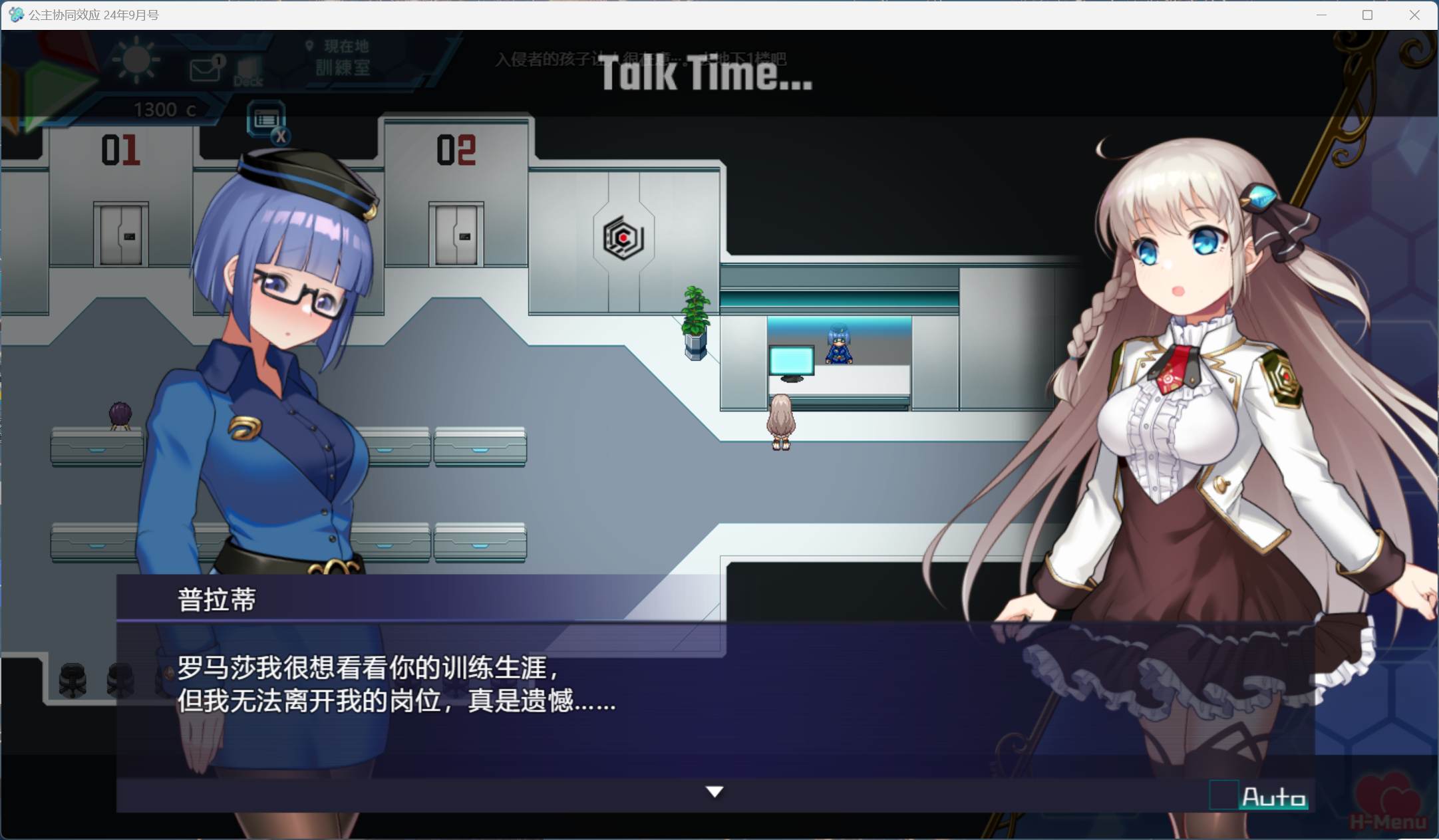Click the game icon in the title bar

(17, 14)
